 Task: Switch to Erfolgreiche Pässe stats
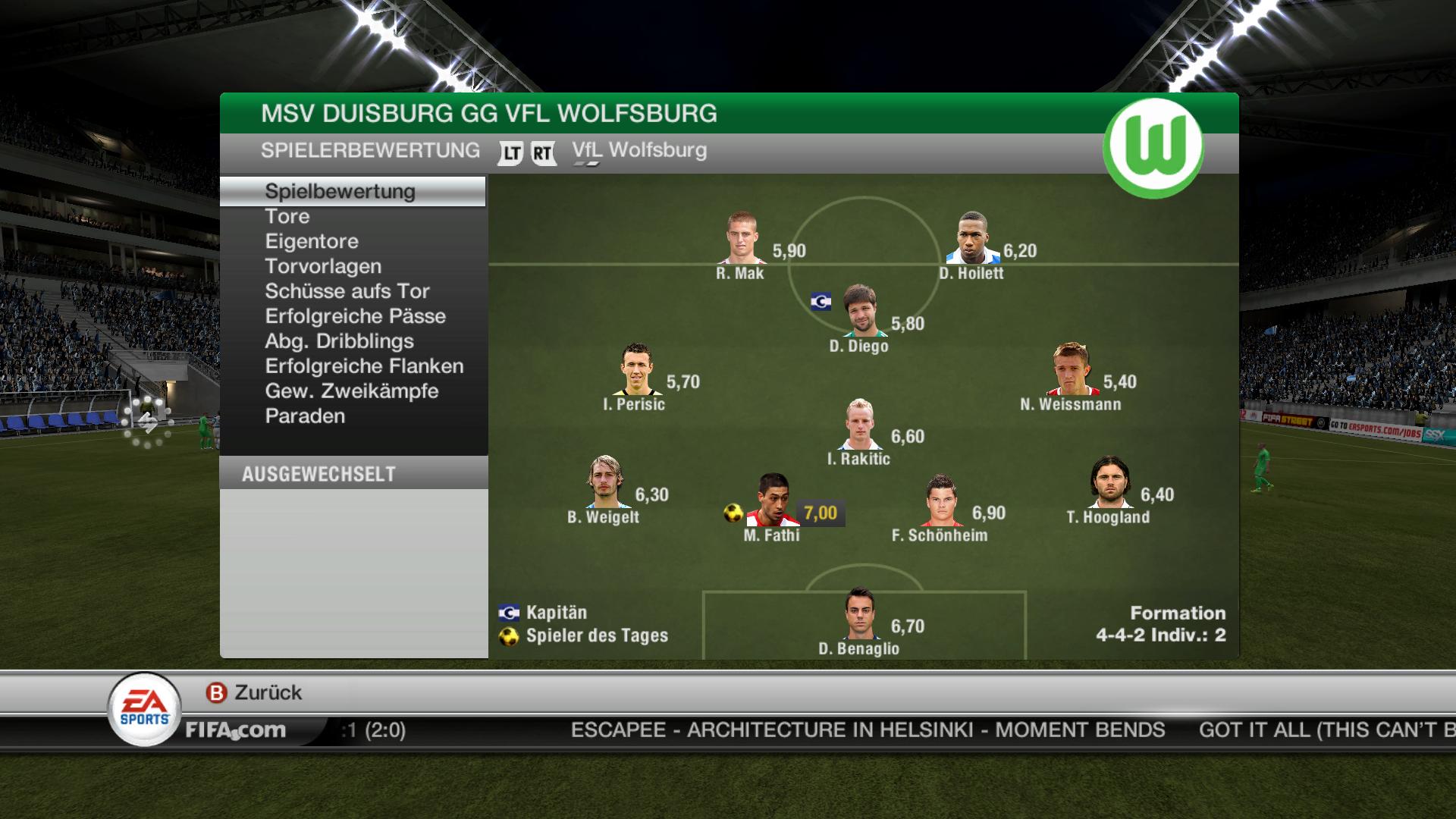point(355,316)
